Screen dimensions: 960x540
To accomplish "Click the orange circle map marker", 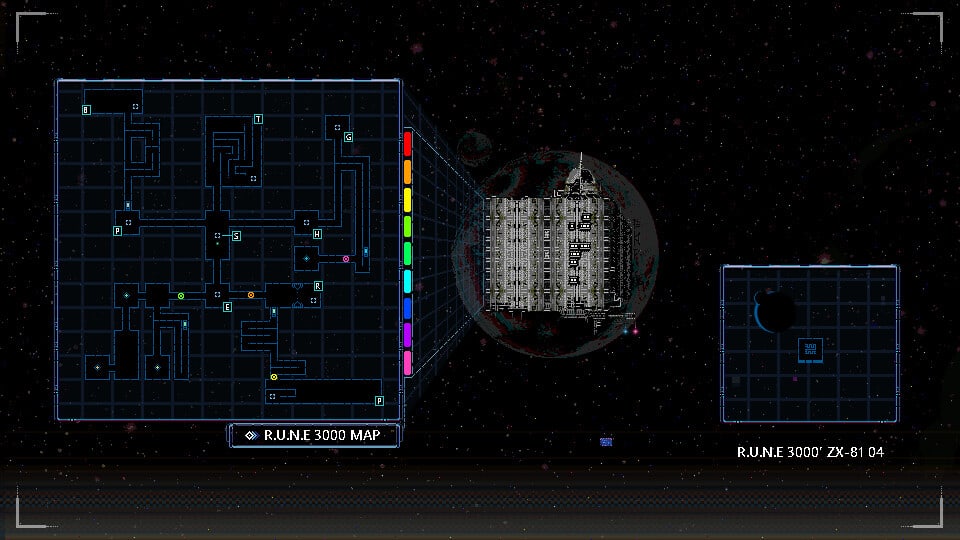I will pos(251,295).
